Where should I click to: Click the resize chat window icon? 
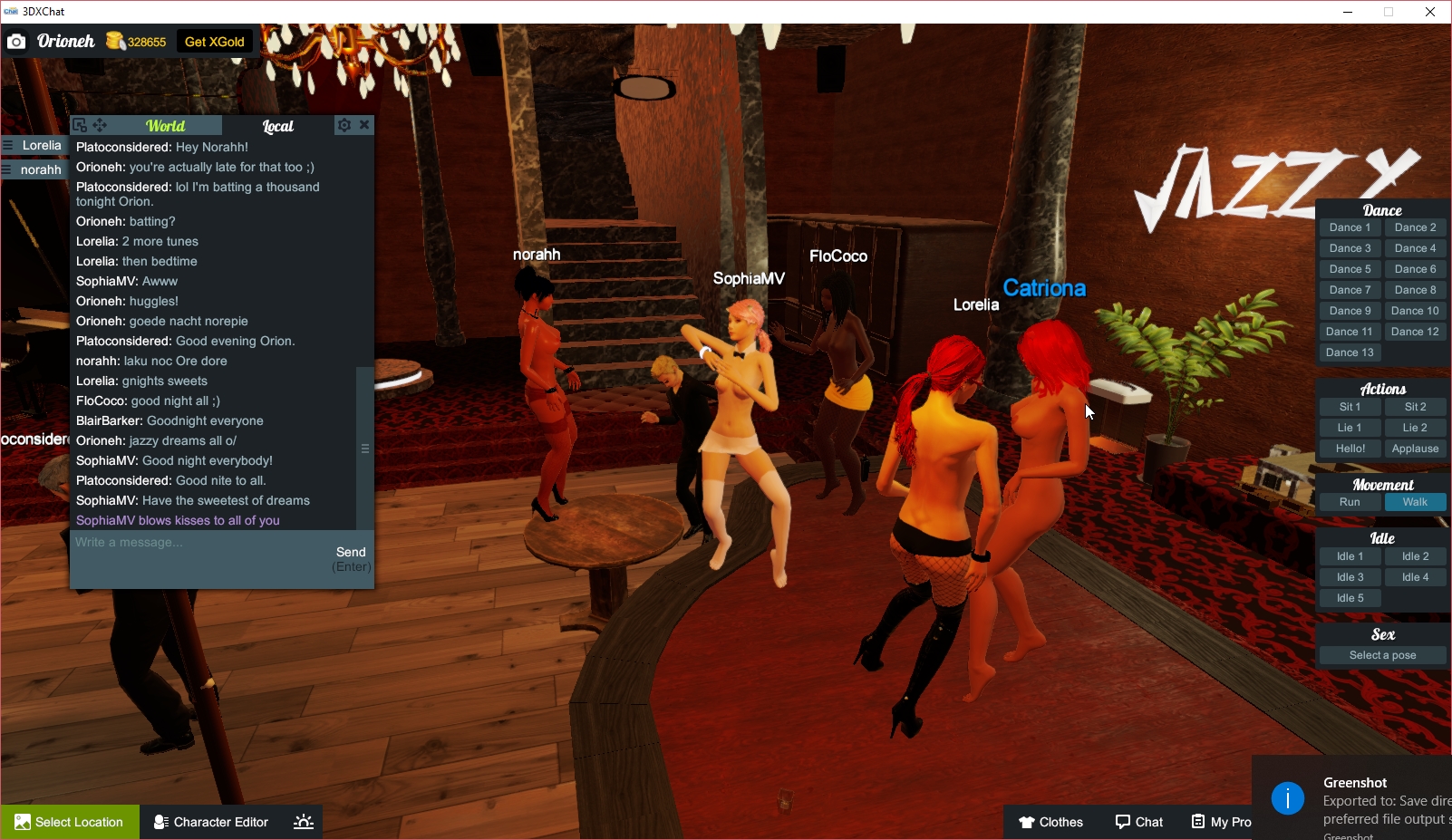[82, 124]
